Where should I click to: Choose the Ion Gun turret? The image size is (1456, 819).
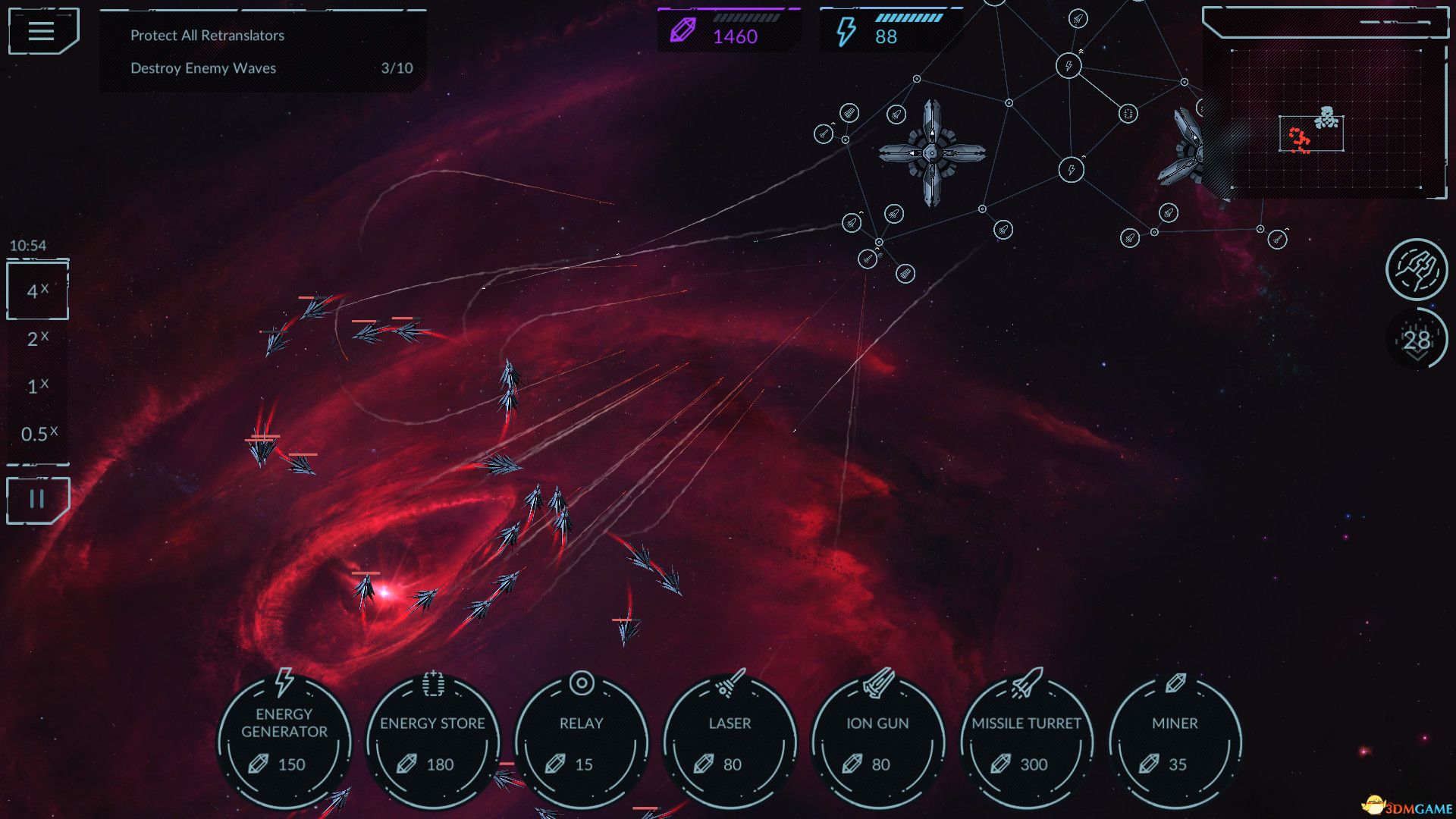(877, 741)
